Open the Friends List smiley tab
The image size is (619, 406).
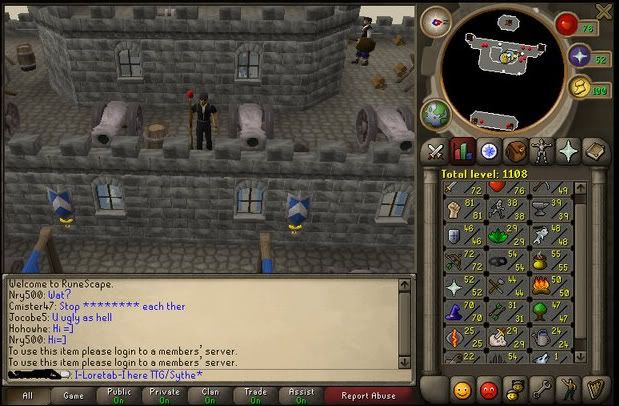point(462,388)
